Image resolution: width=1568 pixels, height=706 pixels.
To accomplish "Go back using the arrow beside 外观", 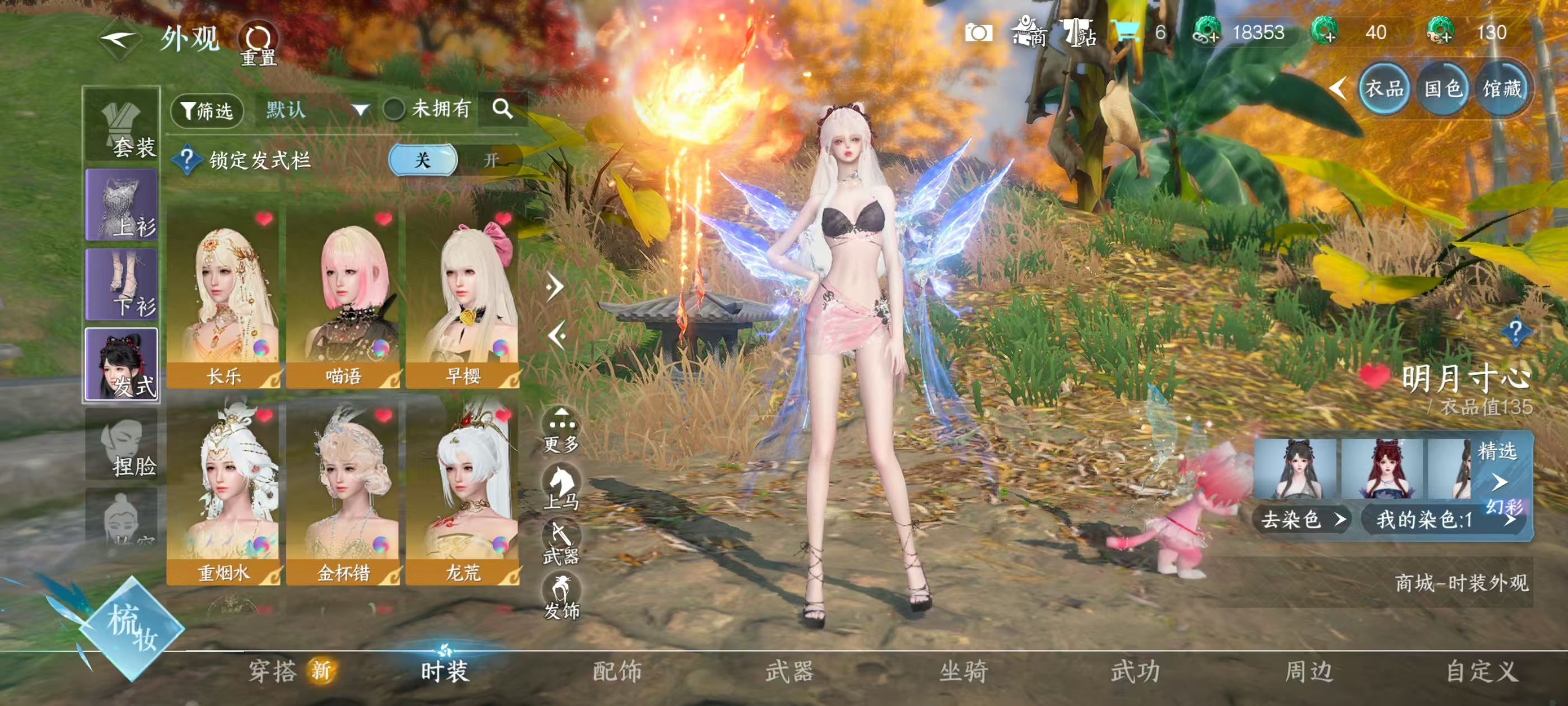I will pos(120,40).
